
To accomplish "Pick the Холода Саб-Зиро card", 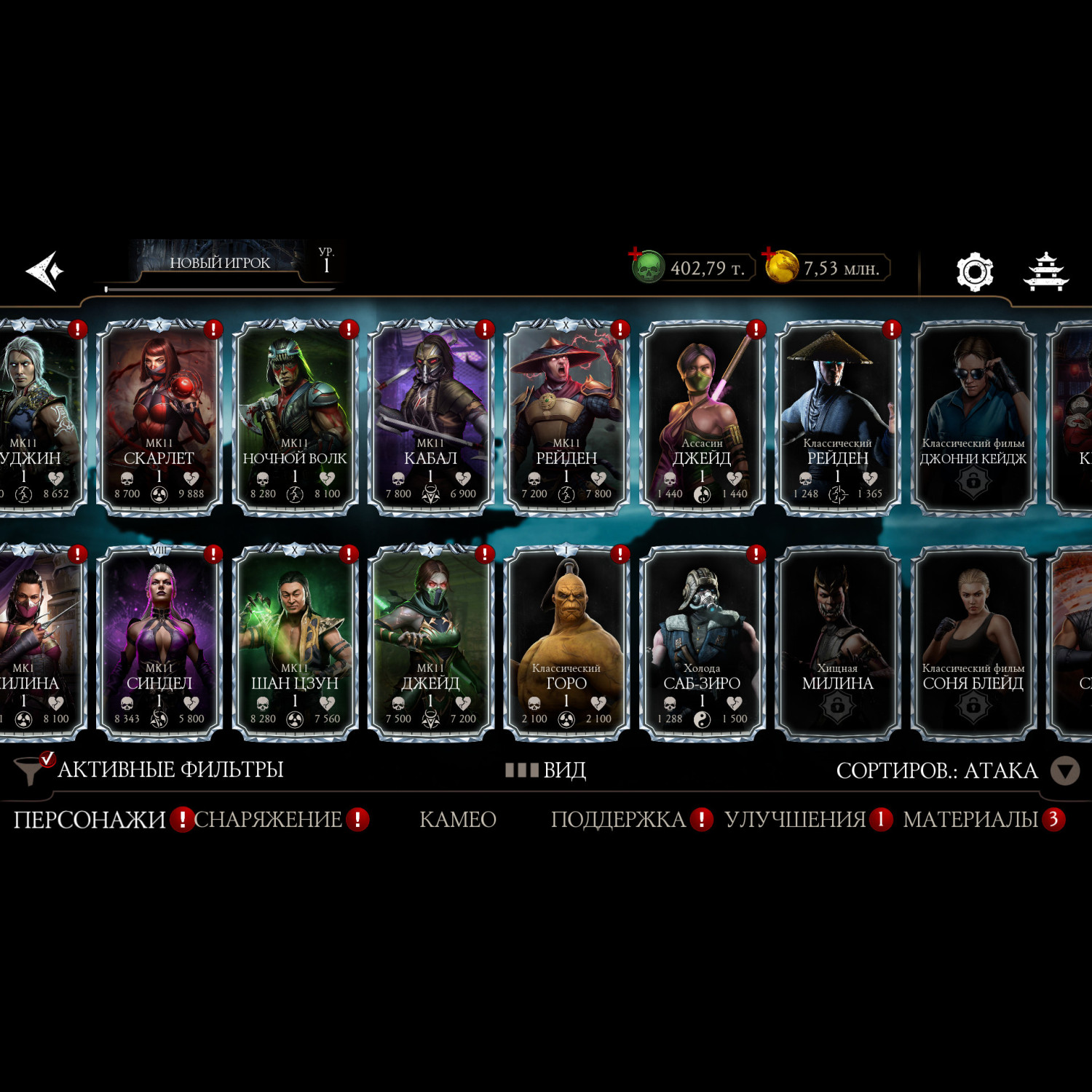I will point(702,643).
